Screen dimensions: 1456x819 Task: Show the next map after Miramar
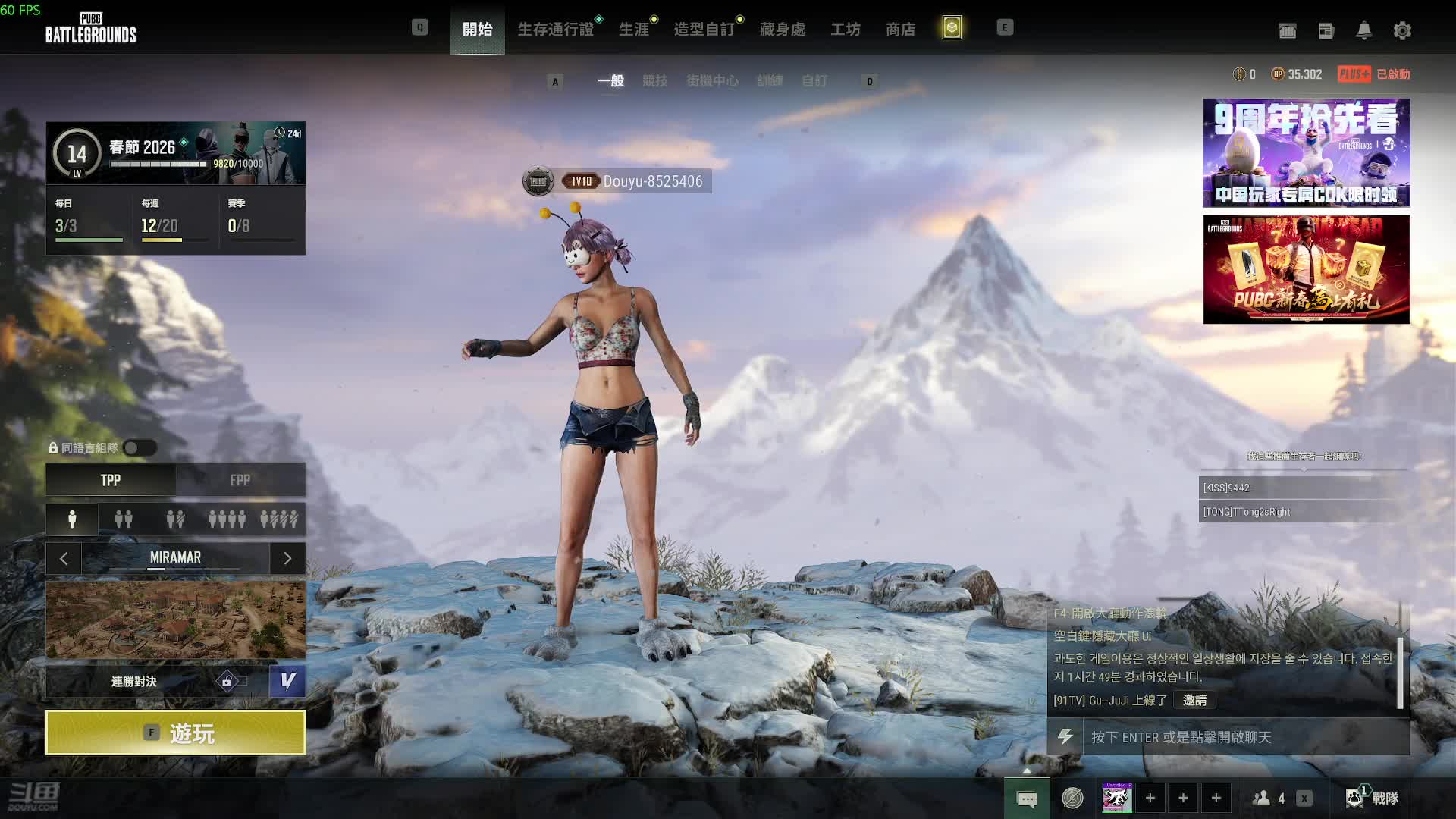[287, 559]
